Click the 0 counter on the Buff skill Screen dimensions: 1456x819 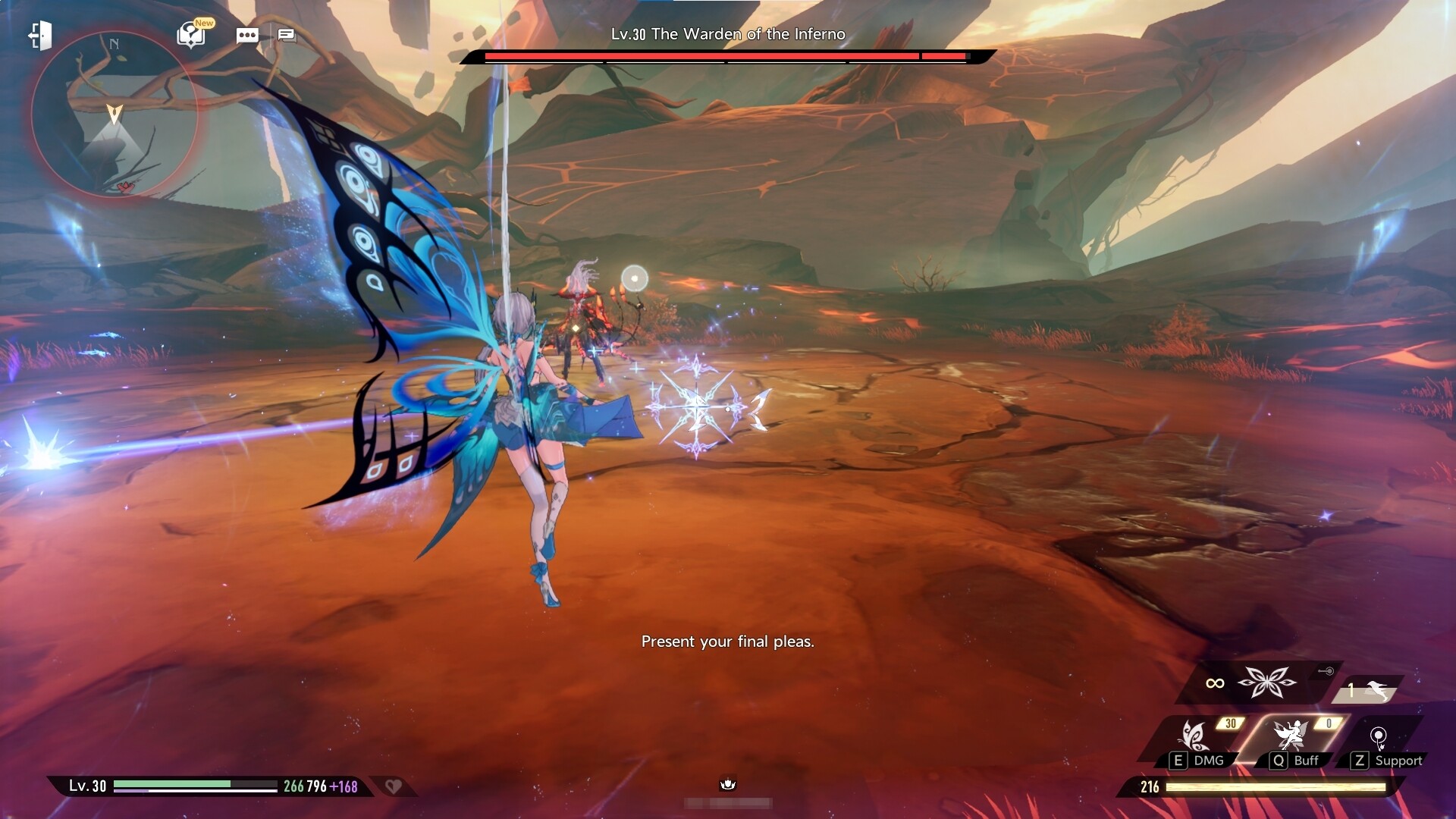coord(1329,723)
